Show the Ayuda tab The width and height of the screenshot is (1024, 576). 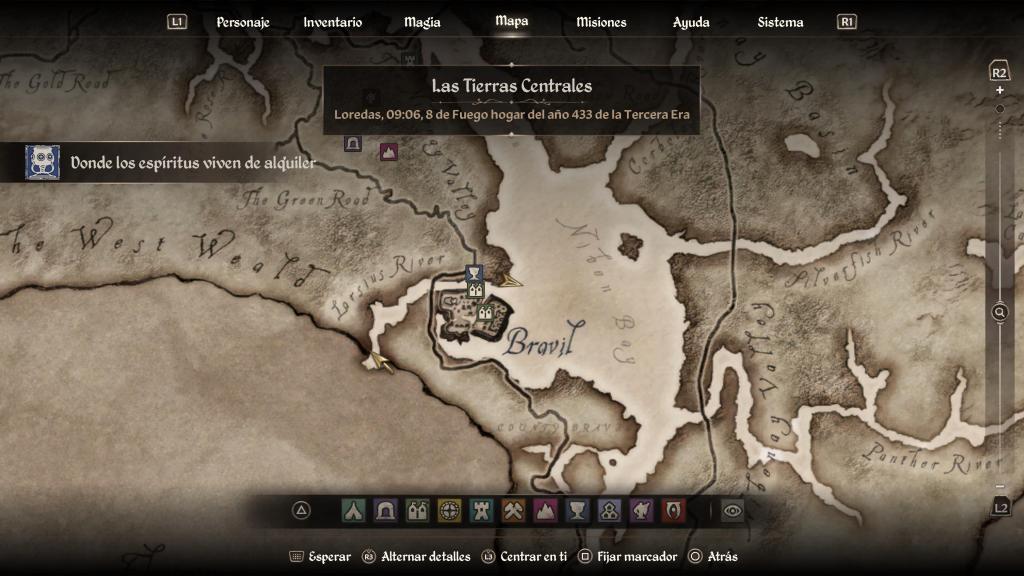tap(691, 22)
